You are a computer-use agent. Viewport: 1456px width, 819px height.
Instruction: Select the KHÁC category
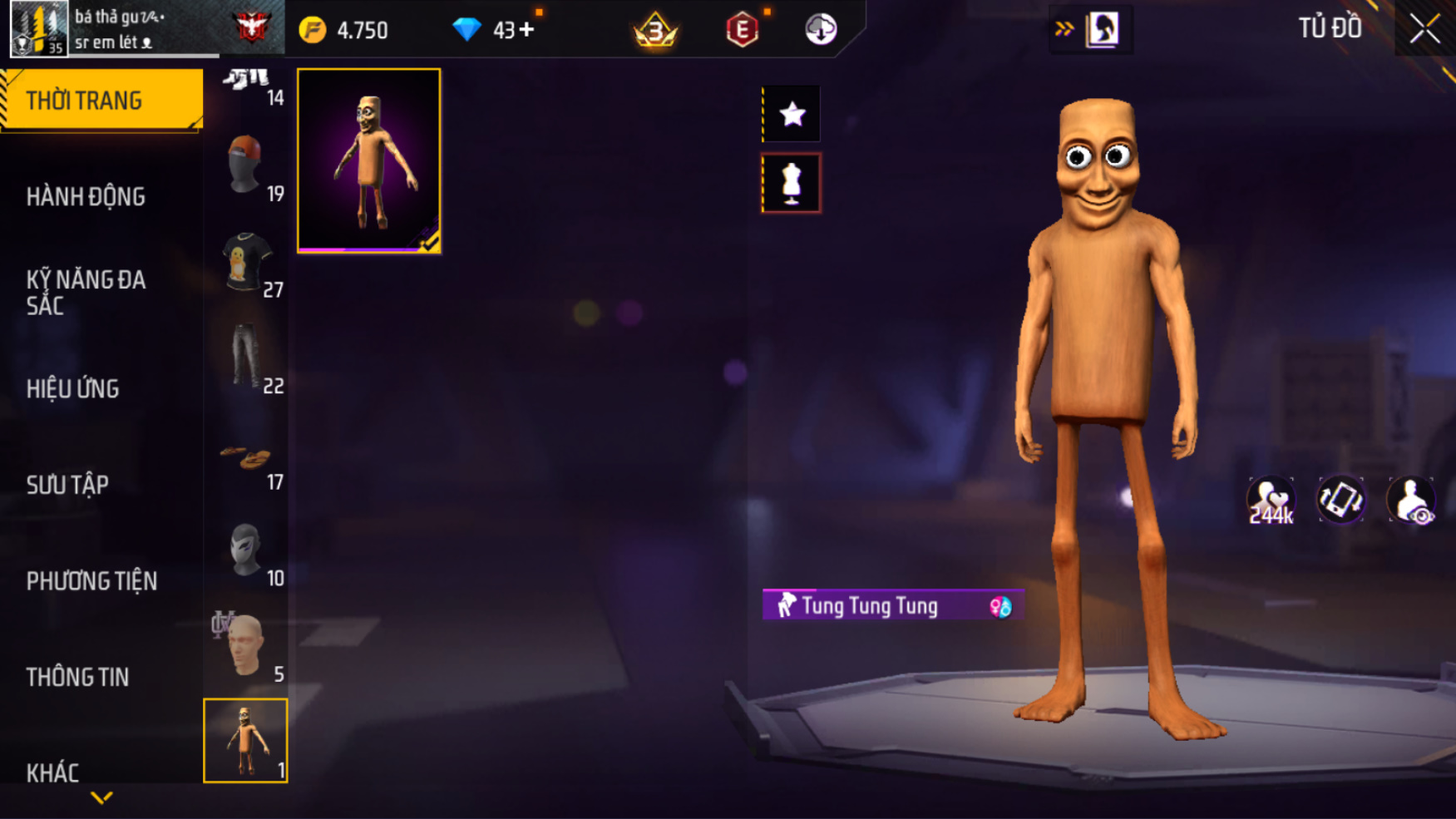coord(53,772)
